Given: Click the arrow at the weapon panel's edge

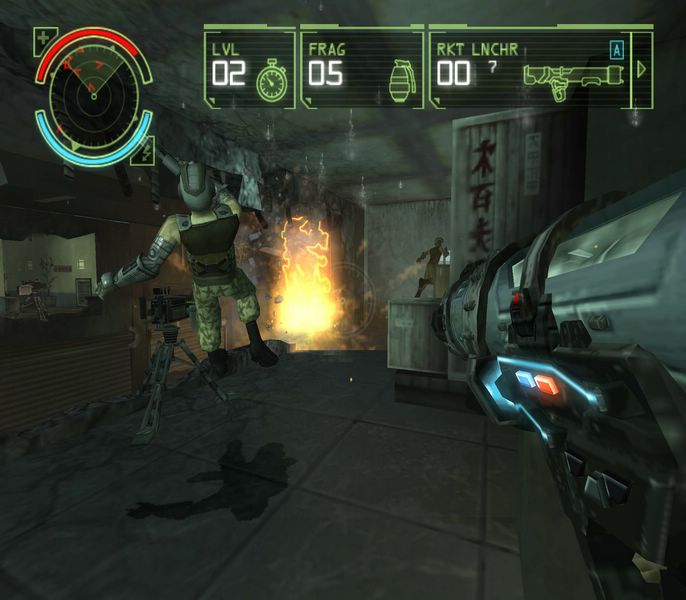Looking at the screenshot, I should (x=642, y=69).
